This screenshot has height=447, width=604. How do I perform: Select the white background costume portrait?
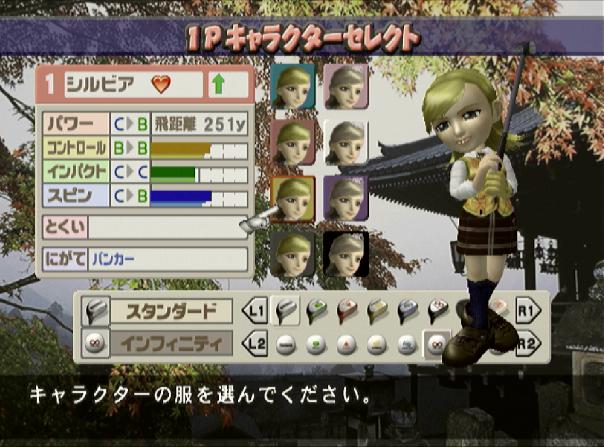(346, 142)
